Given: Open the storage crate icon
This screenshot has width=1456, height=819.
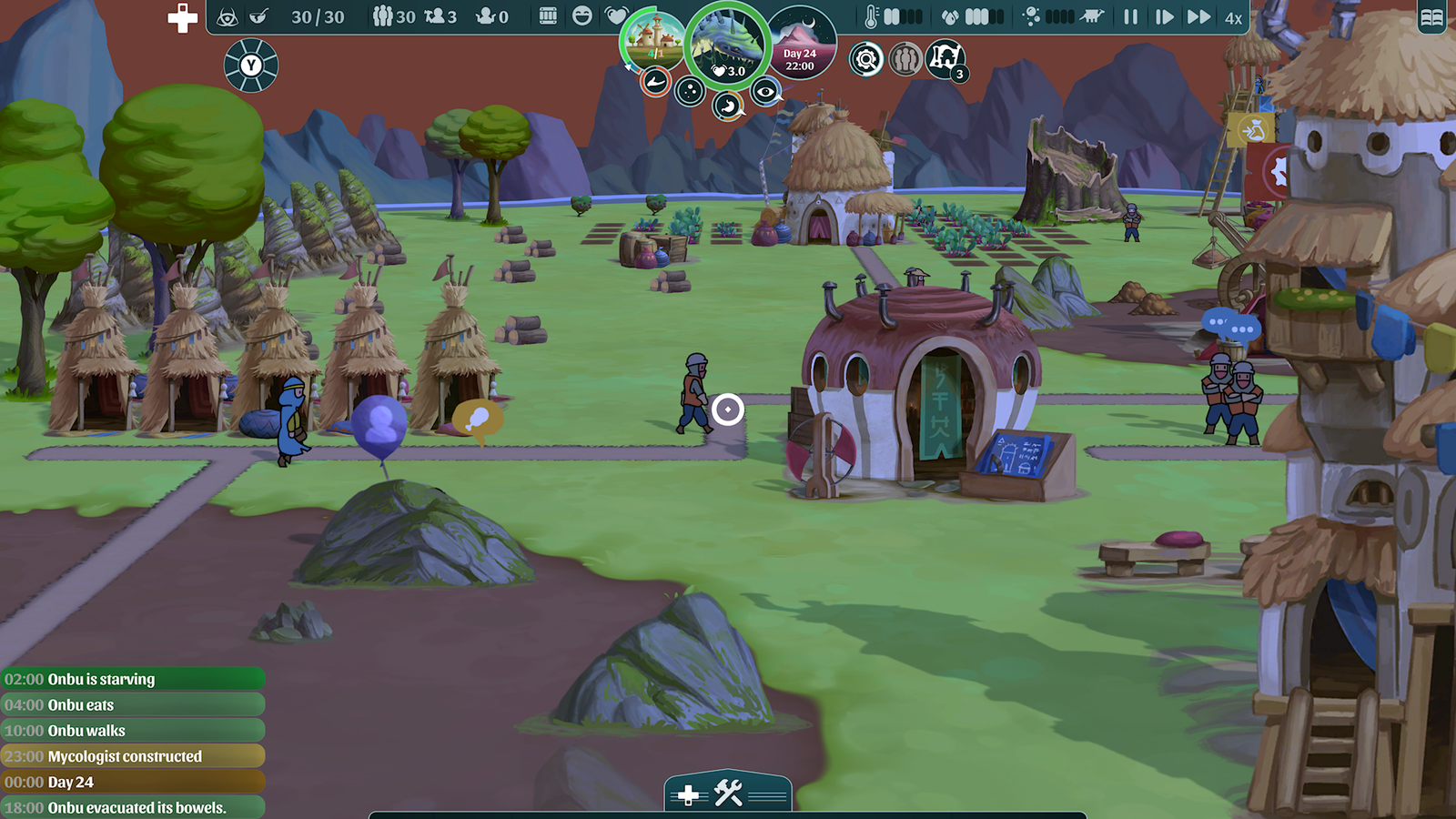Looking at the screenshot, I should [x=548, y=16].
